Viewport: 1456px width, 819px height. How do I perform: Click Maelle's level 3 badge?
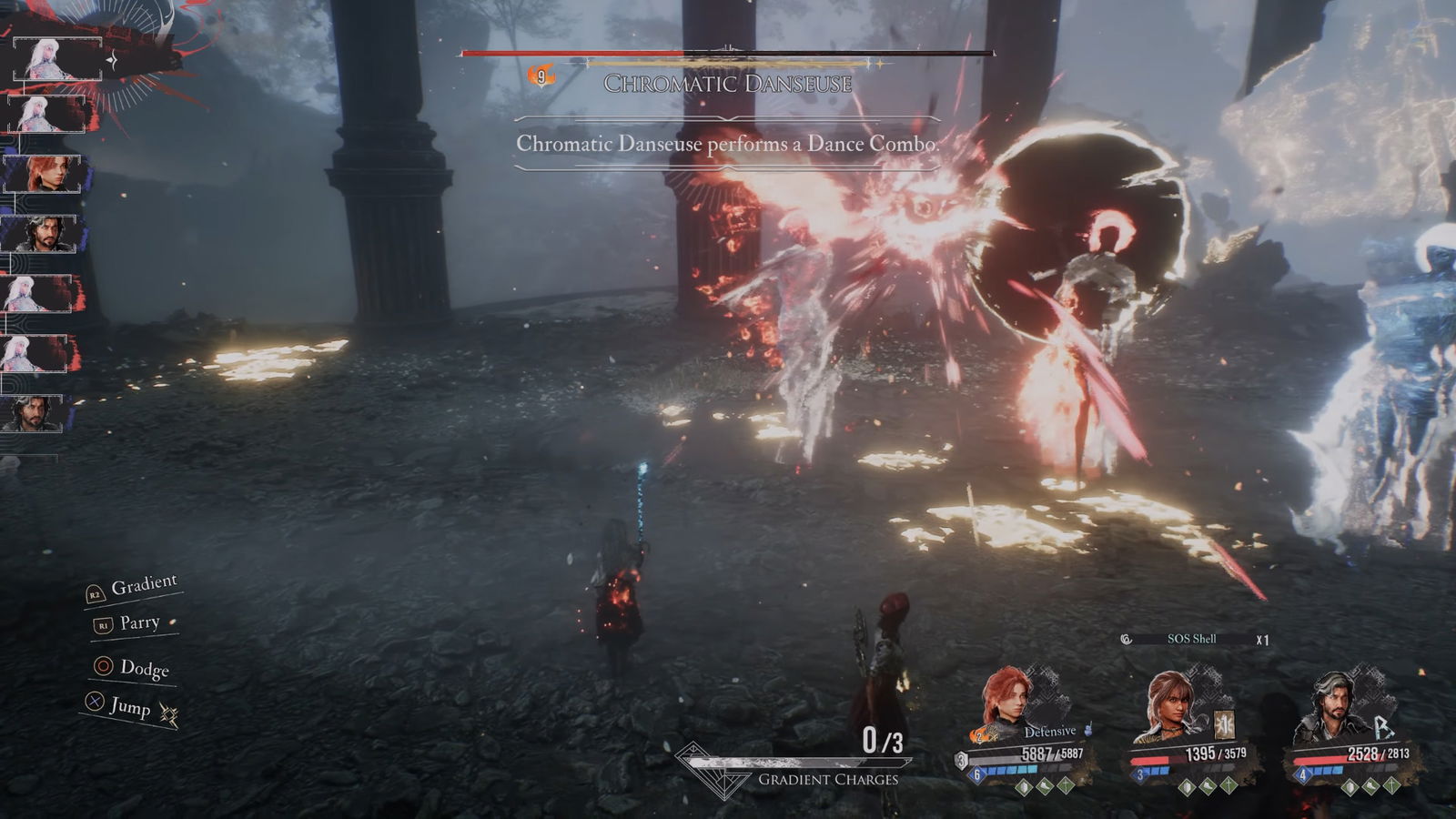[962, 760]
